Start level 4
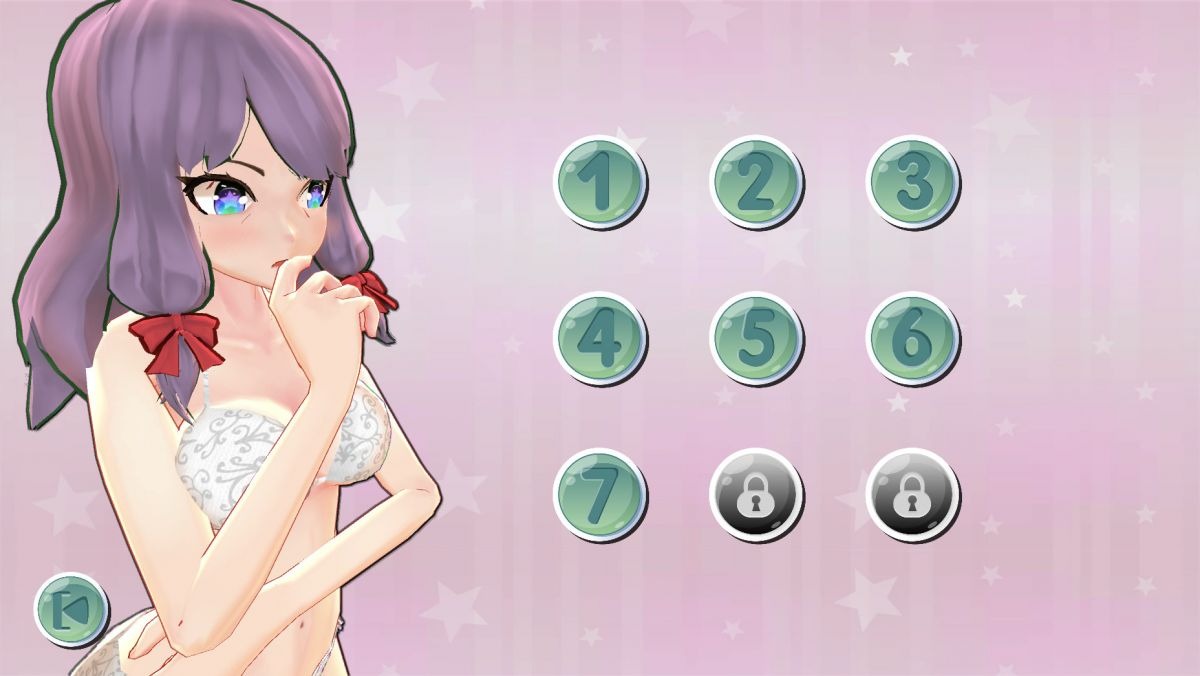The image size is (1200, 676). [599, 338]
